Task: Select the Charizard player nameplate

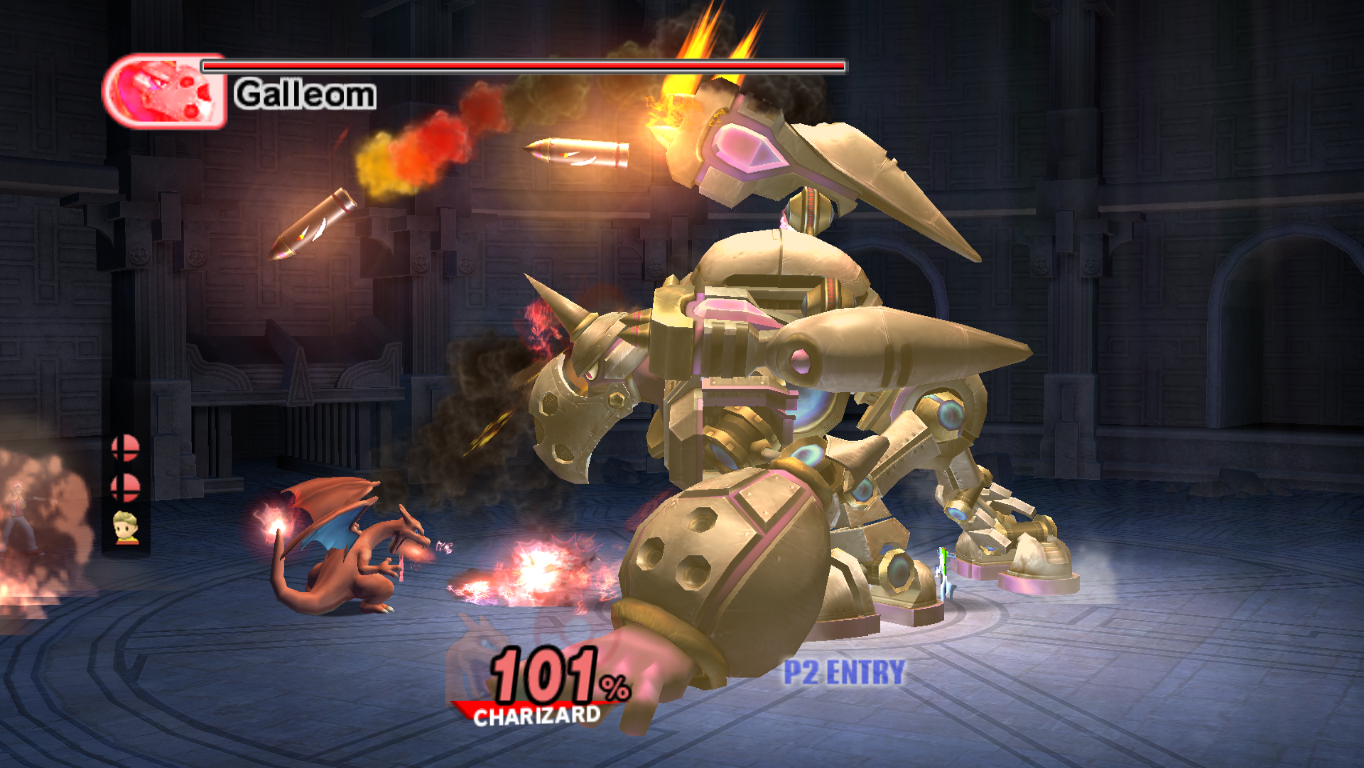Action: pos(537,715)
